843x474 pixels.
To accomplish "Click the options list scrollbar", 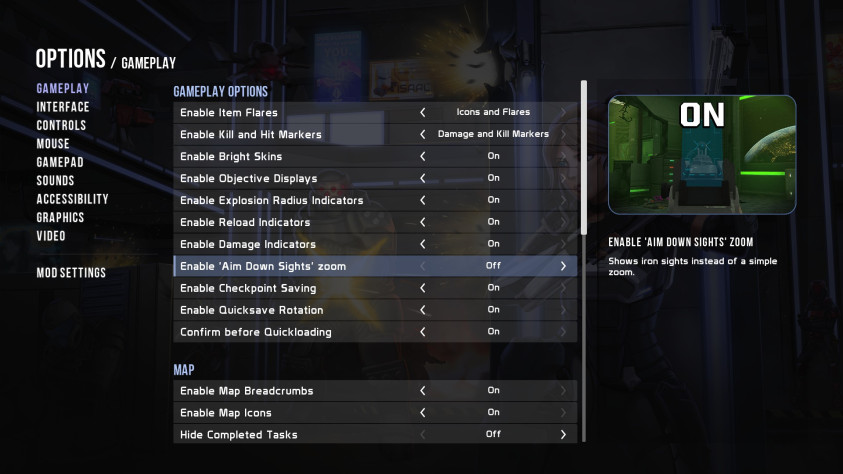I will (584, 160).
